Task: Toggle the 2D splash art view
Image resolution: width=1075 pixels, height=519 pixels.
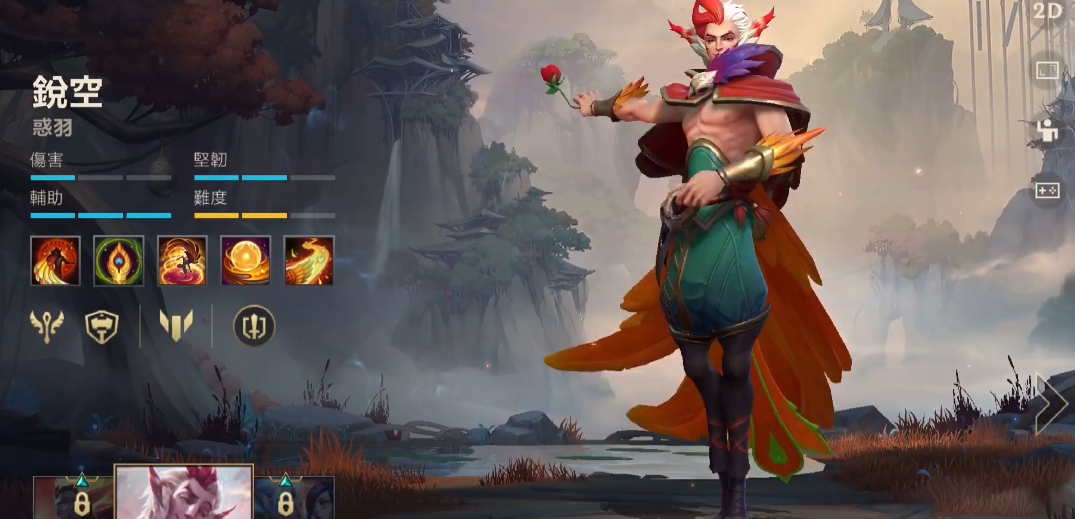Action: point(1048,11)
